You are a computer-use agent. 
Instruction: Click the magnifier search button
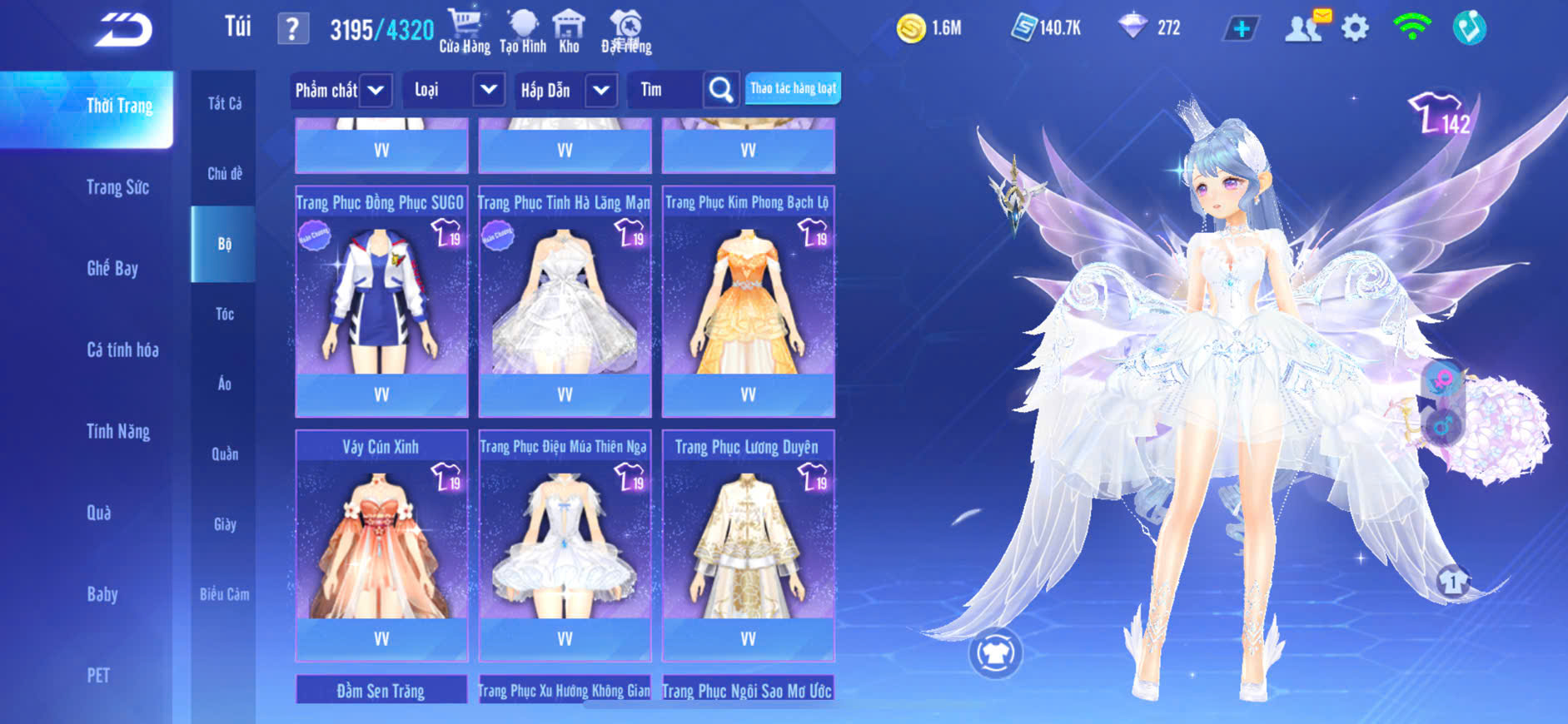[x=720, y=90]
